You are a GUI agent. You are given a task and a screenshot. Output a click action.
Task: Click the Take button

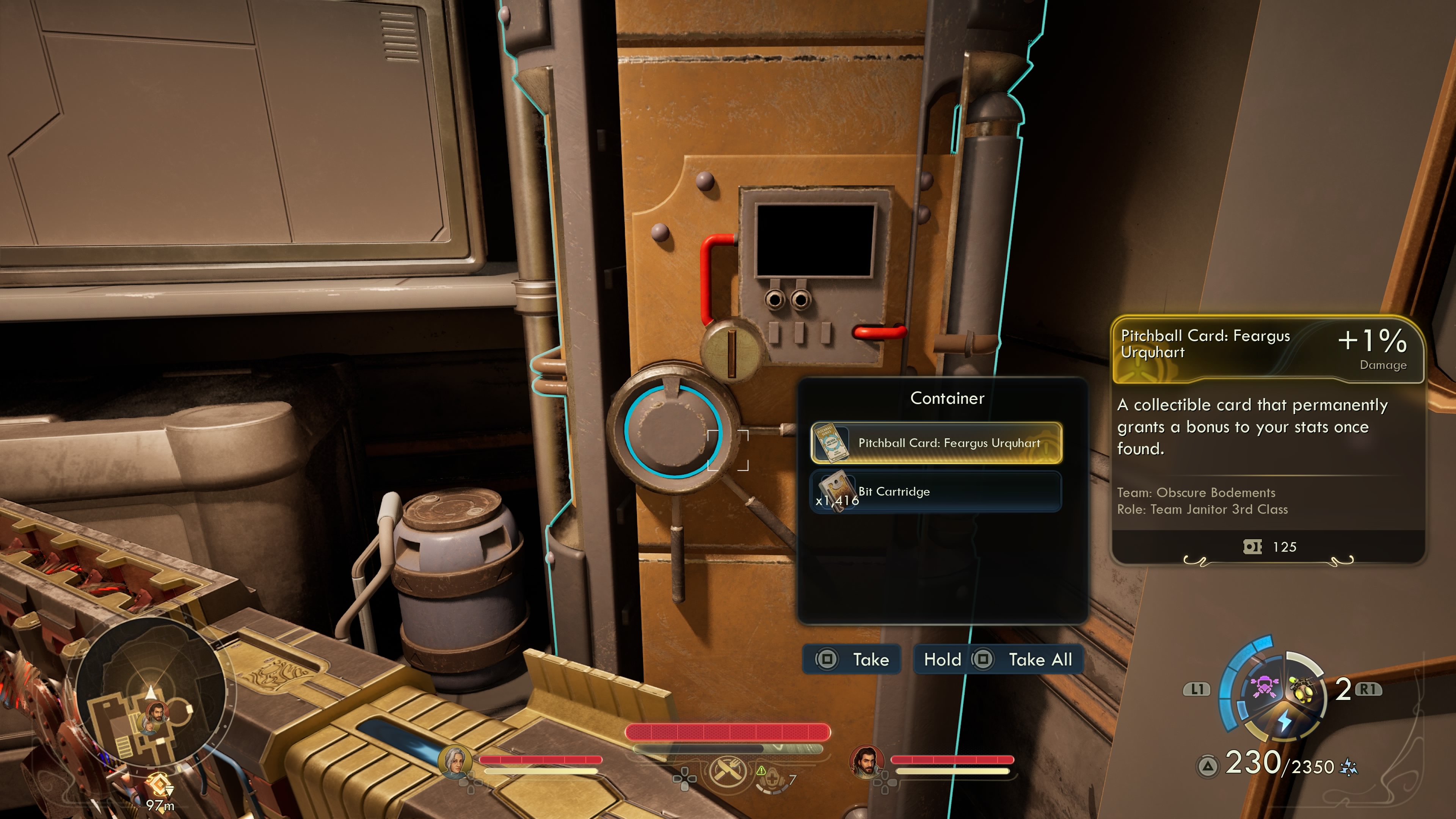[x=852, y=659]
